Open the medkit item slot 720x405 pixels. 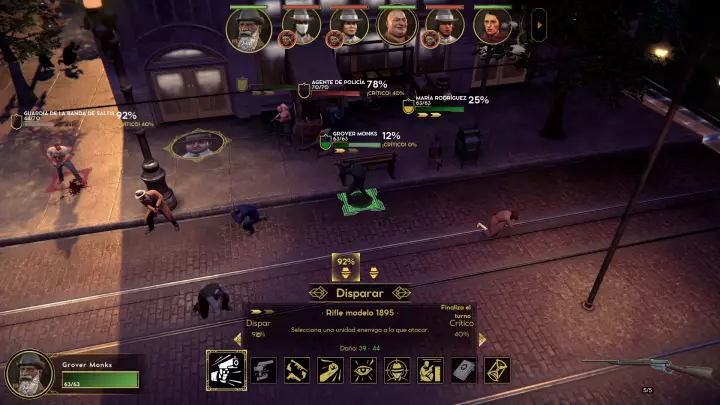[x=463, y=370]
